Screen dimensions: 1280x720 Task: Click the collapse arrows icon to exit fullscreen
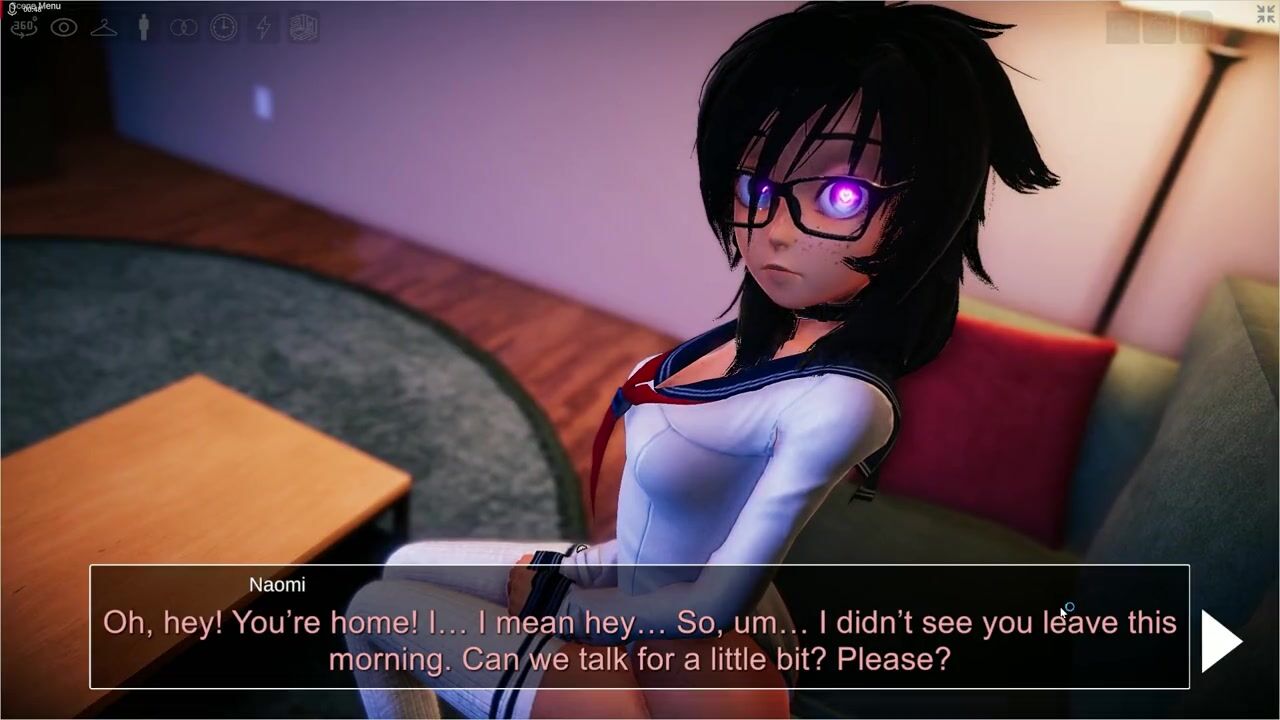(1265, 14)
